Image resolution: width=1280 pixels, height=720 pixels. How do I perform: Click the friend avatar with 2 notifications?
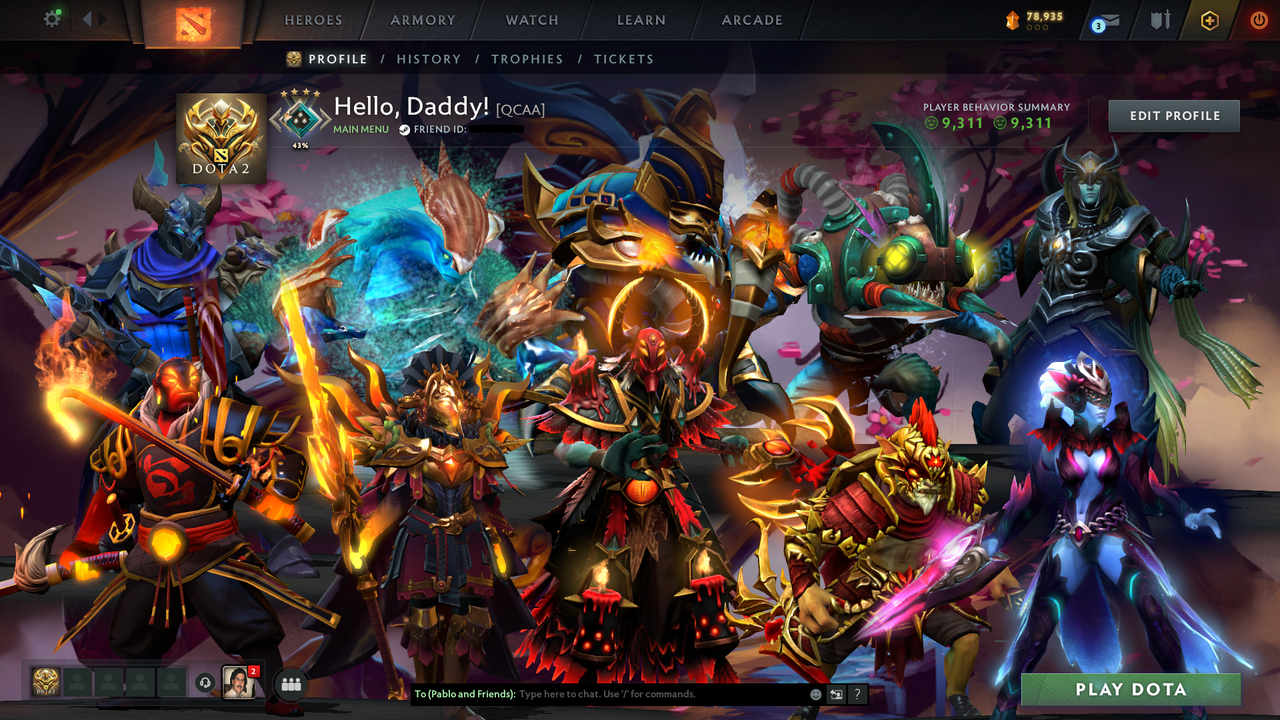pos(238,684)
